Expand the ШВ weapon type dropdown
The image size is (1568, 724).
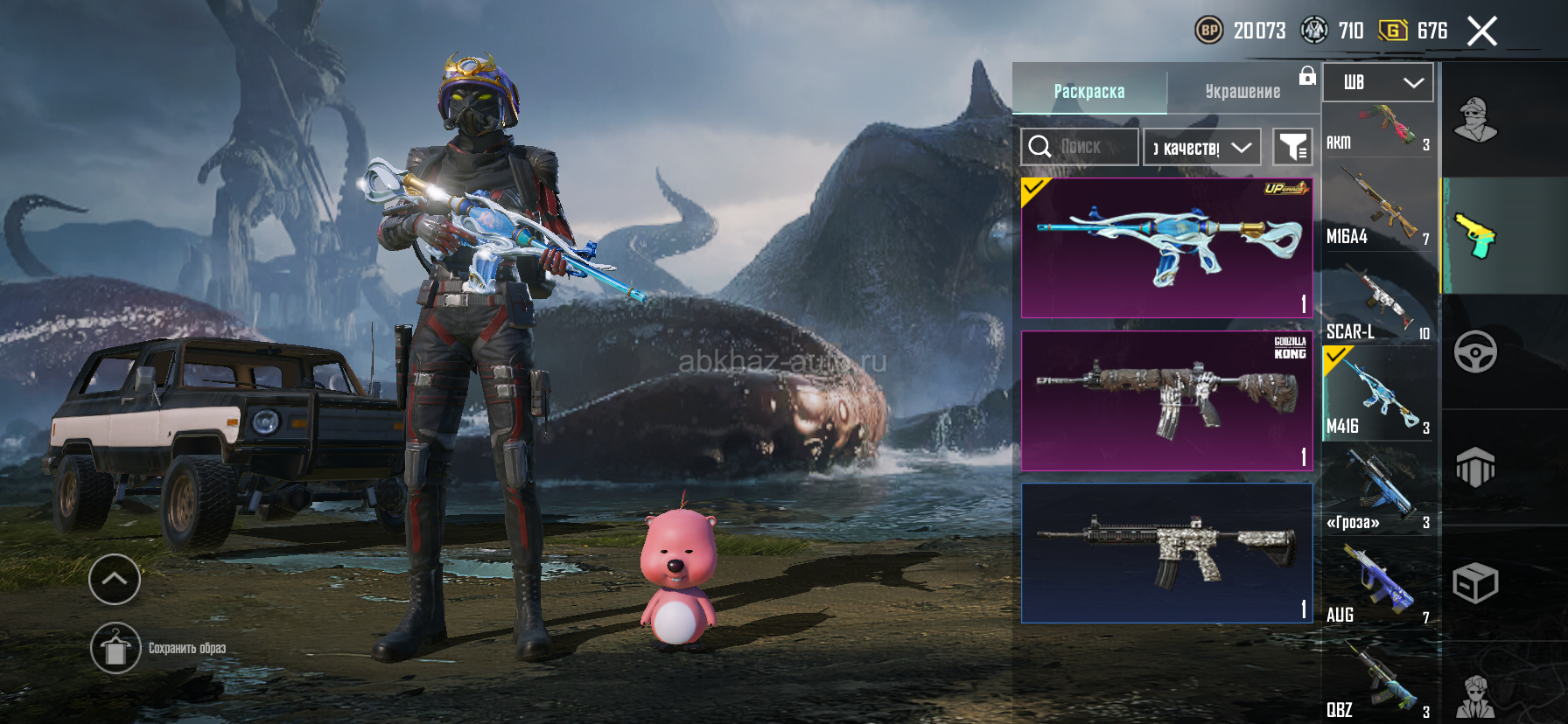point(1378,82)
